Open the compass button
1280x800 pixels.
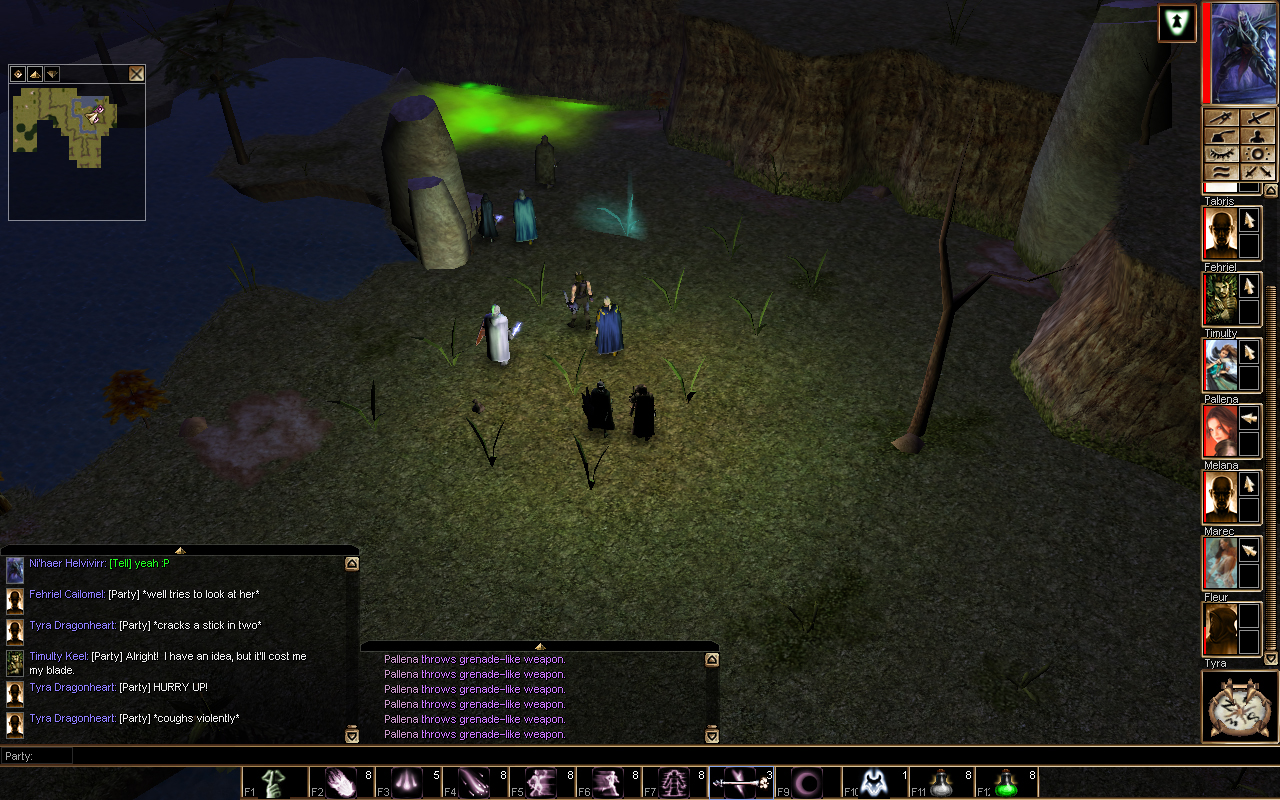coord(1240,707)
